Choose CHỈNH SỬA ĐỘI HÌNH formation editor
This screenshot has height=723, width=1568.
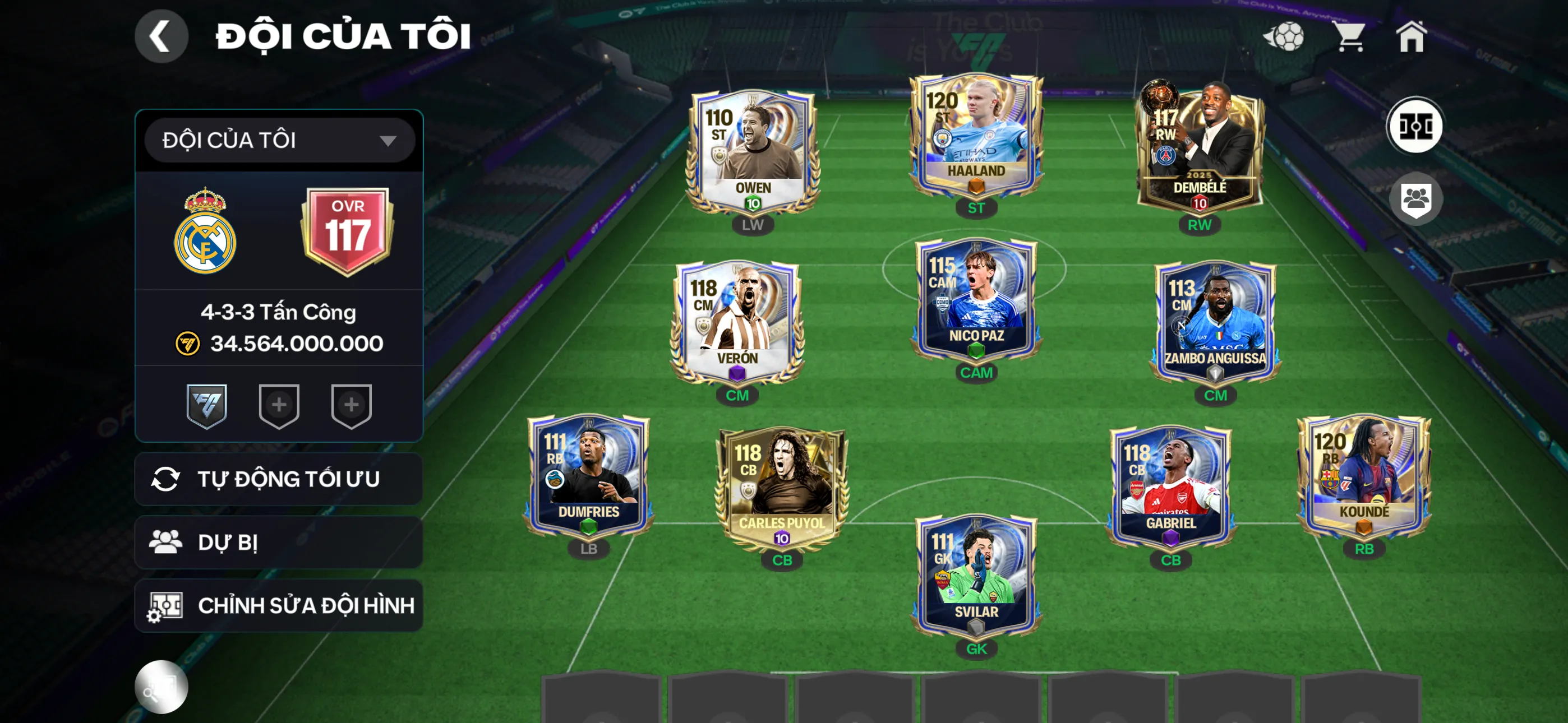pyautogui.click(x=279, y=605)
